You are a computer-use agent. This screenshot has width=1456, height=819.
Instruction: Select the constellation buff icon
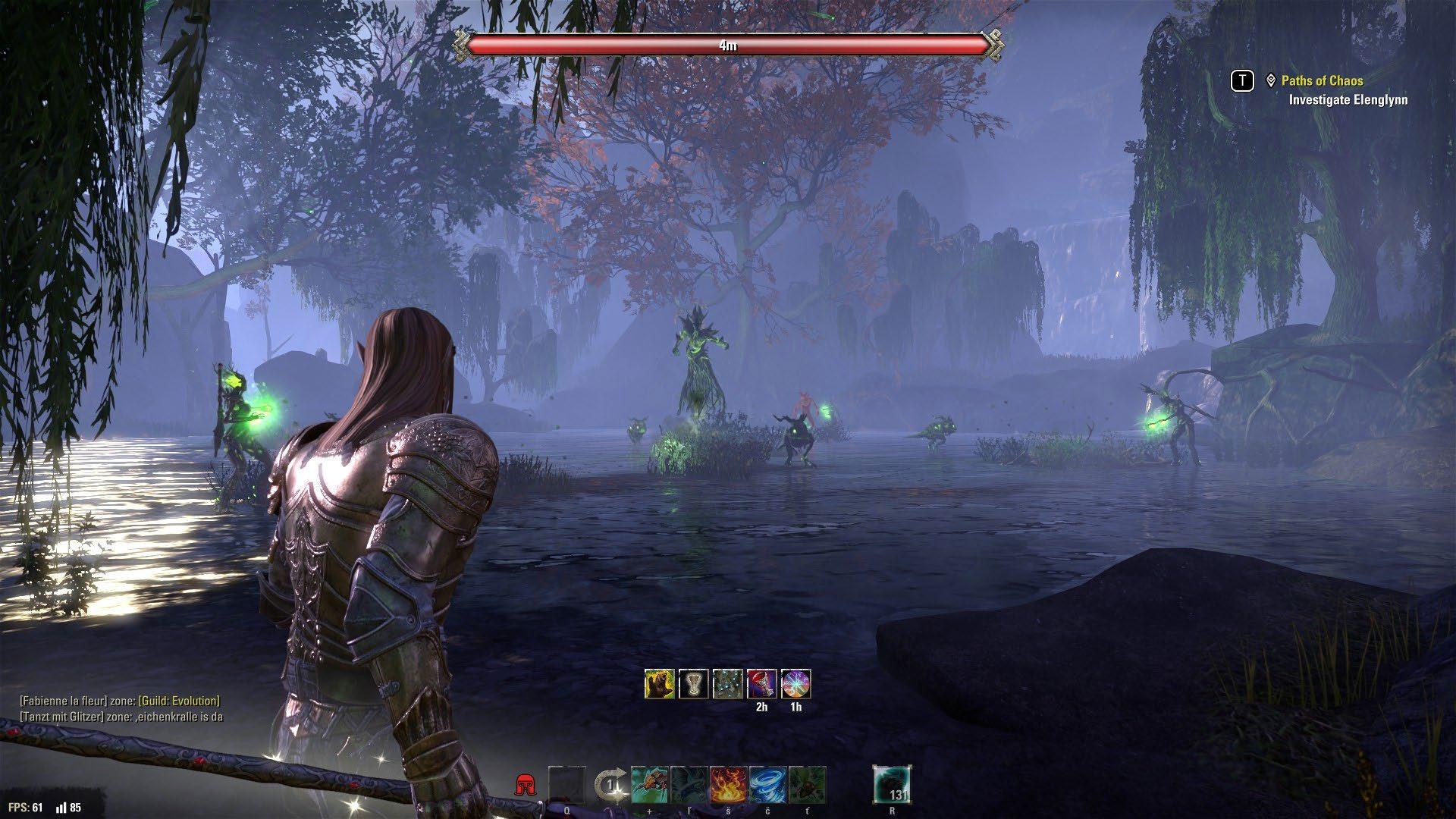(727, 684)
